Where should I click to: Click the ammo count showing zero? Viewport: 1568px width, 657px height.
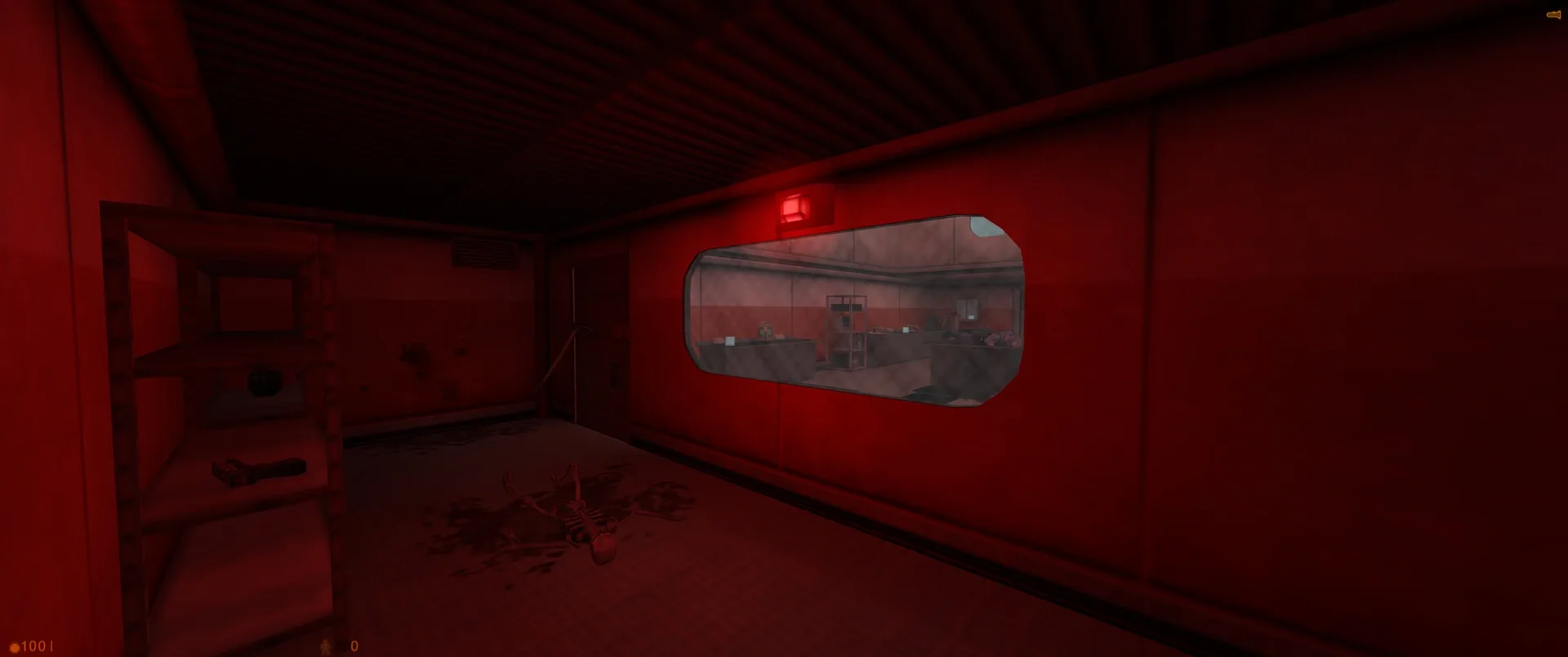353,646
